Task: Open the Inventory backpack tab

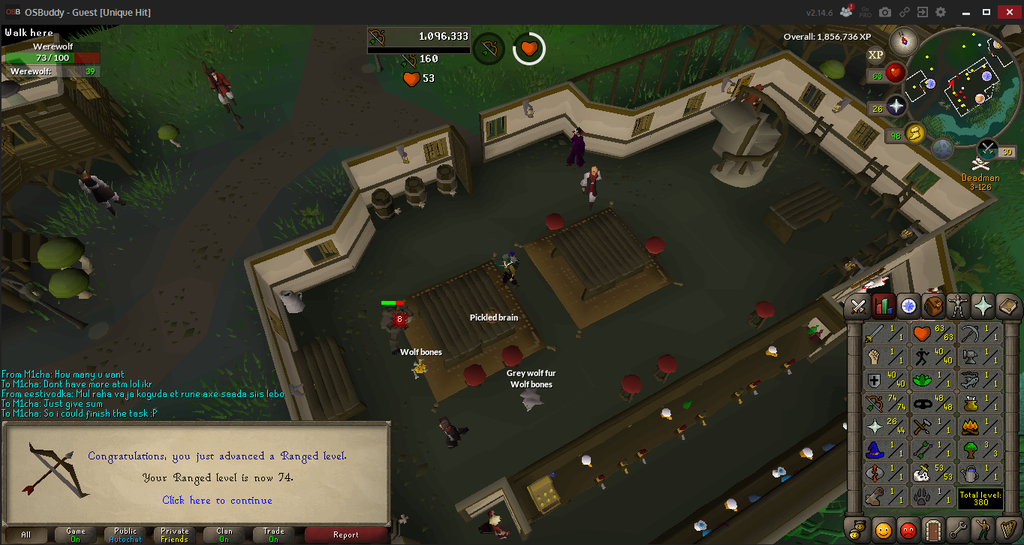Action: tap(933, 306)
